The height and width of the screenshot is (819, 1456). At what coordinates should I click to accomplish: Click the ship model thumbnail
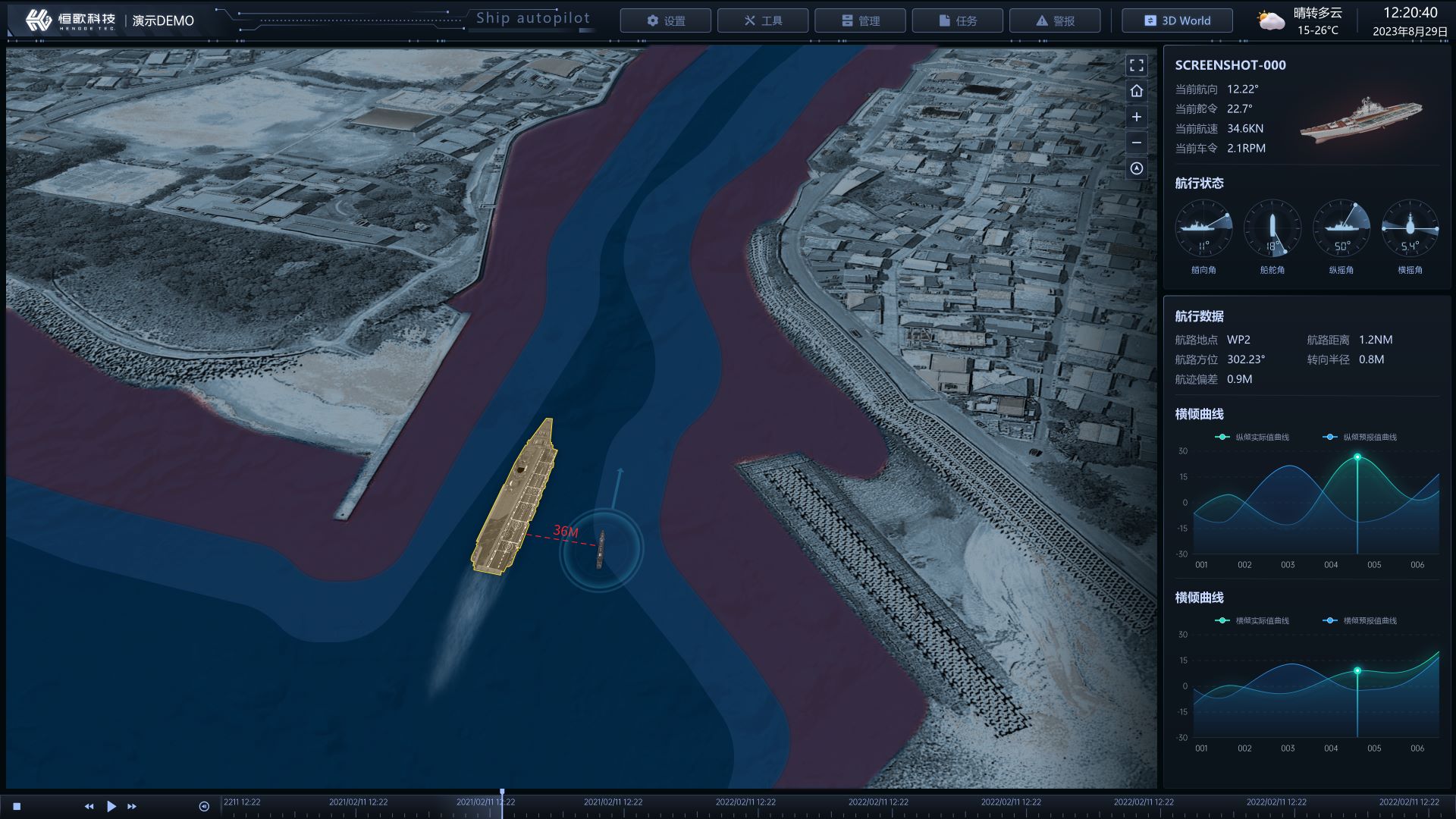(x=1361, y=120)
